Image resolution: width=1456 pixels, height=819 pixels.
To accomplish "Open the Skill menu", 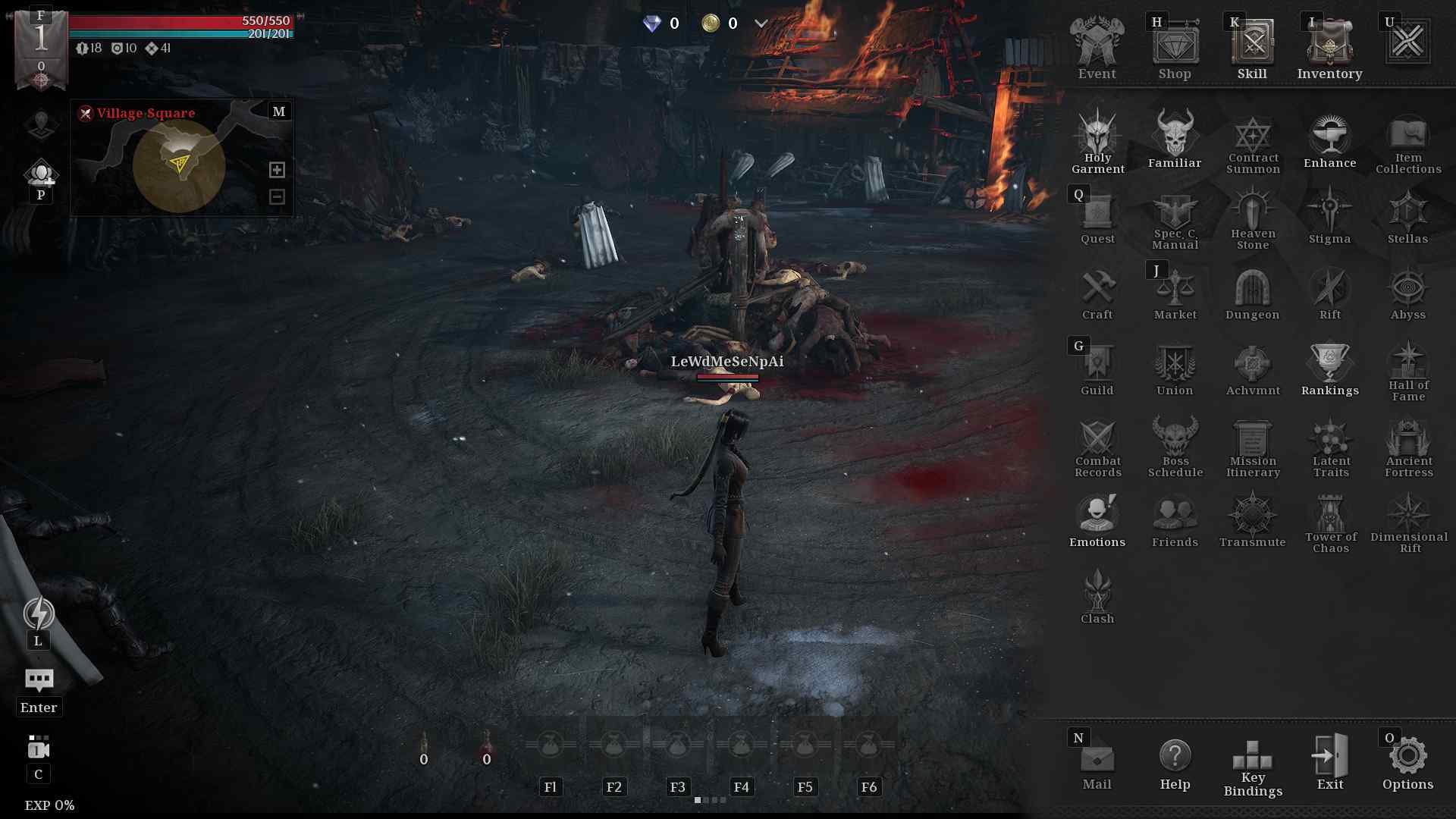I will click(x=1252, y=47).
